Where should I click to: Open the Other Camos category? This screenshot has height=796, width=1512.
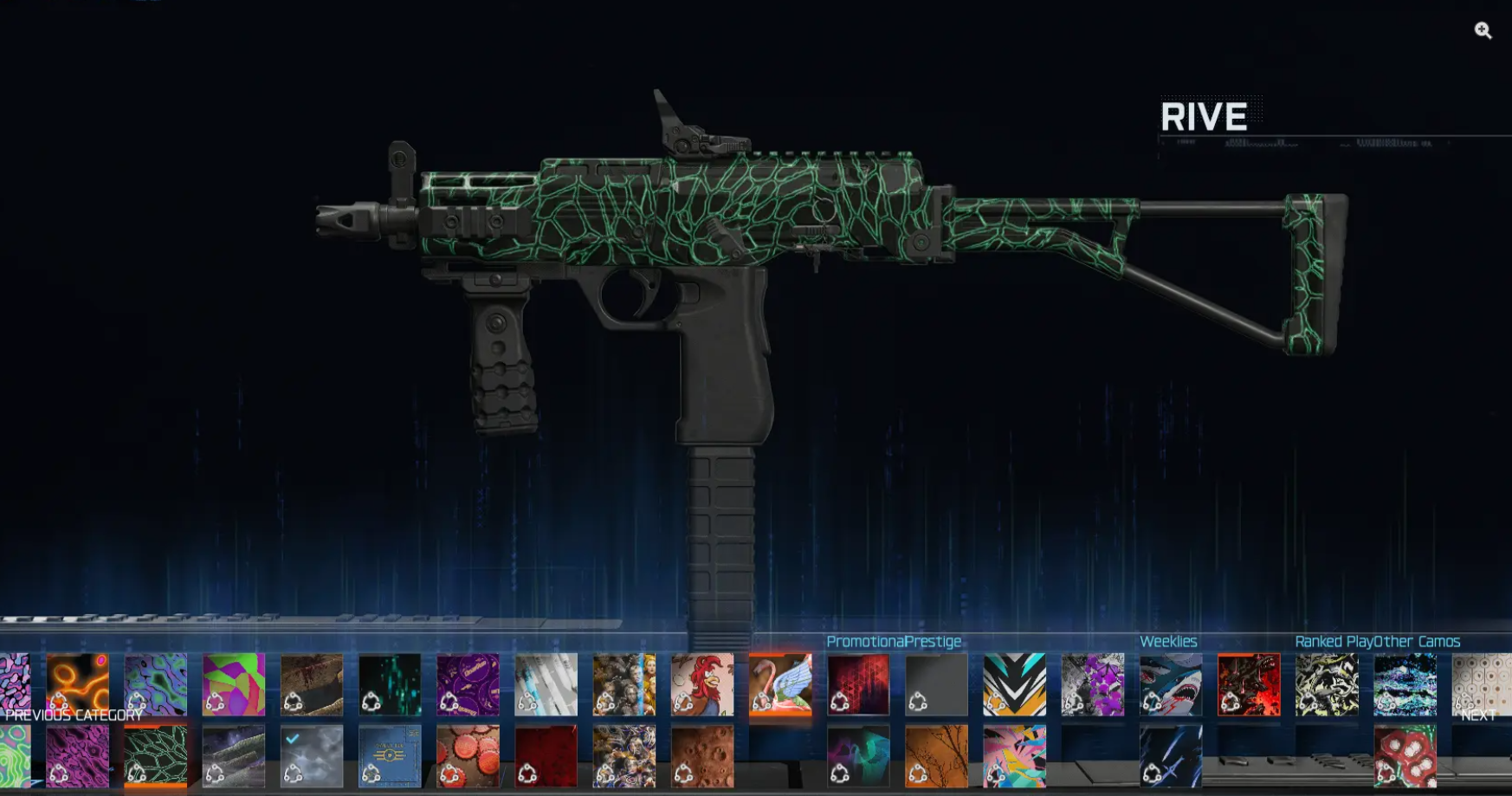click(1418, 642)
